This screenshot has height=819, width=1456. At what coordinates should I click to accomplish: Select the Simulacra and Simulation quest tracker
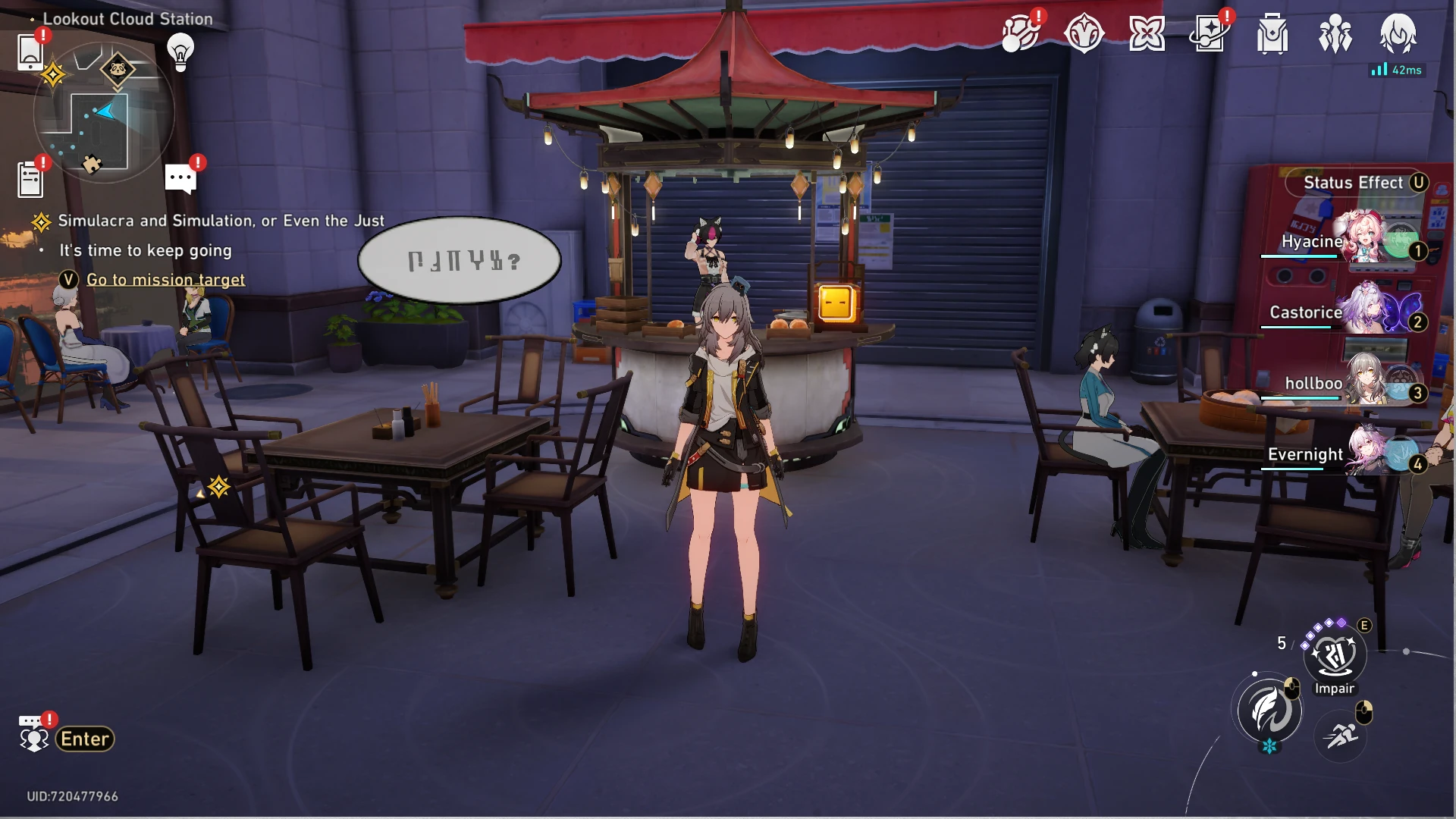click(x=221, y=221)
